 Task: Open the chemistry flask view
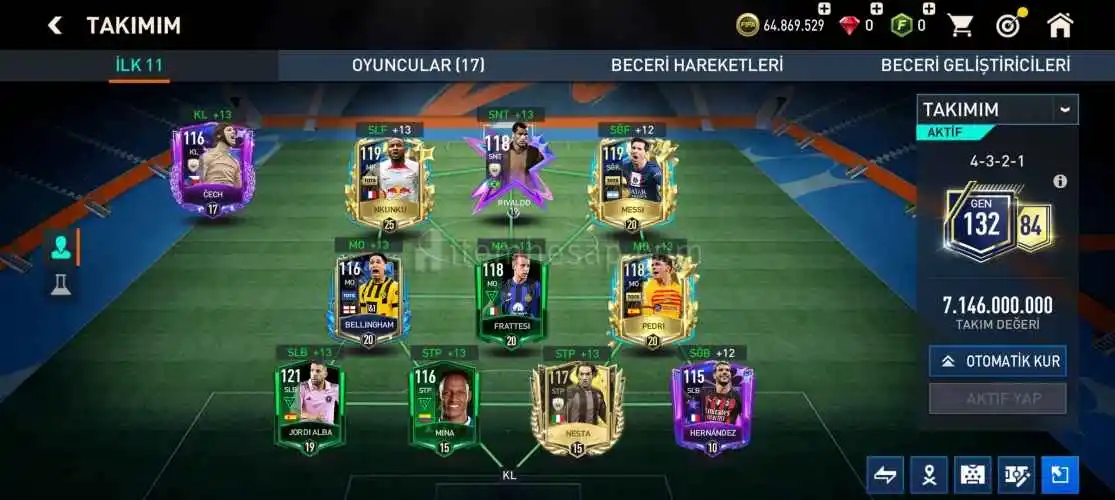[x=60, y=285]
